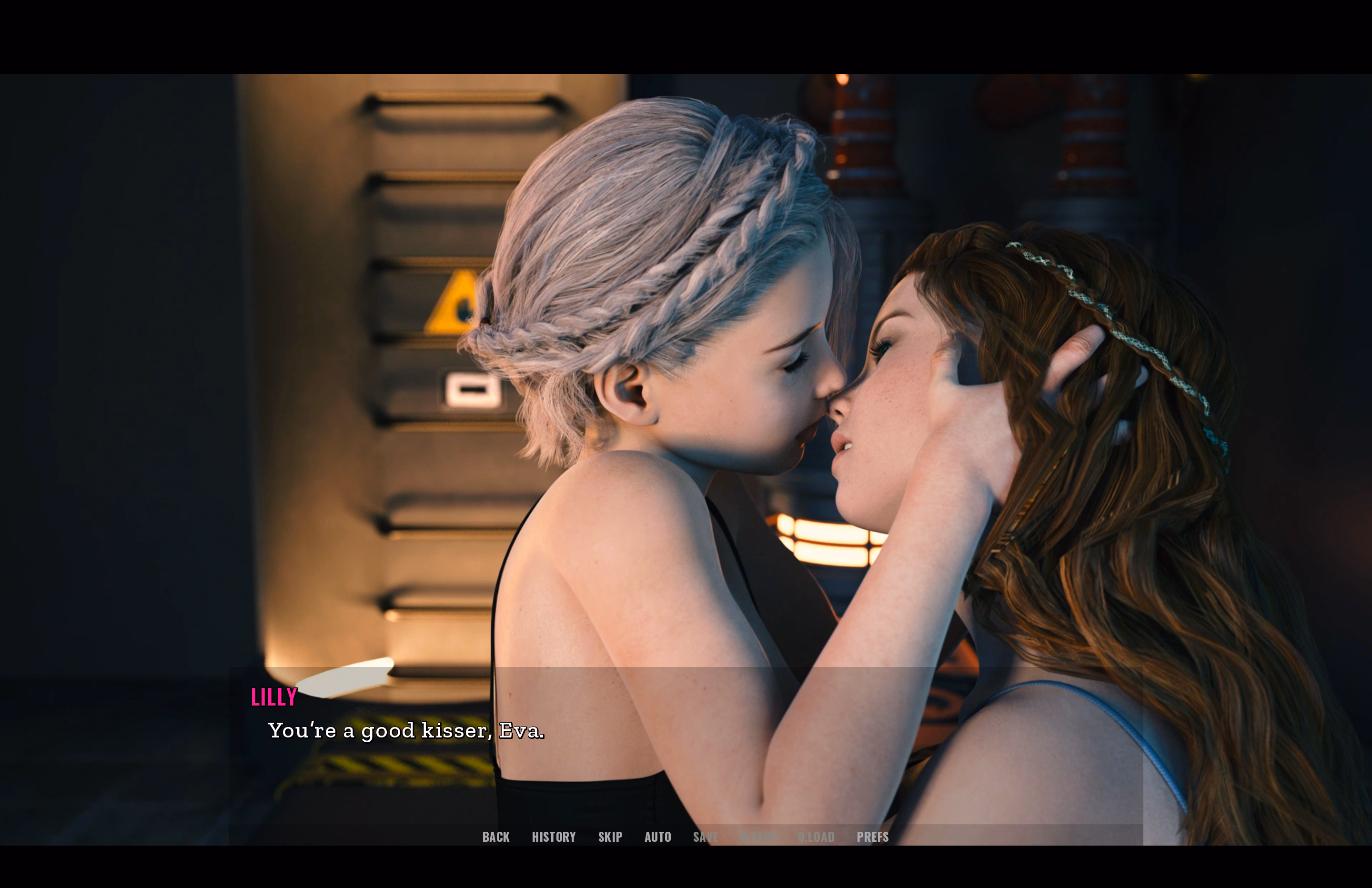Quick load using Q.LOAD
Image resolution: width=1372 pixels, height=888 pixels.
[816, 837]
